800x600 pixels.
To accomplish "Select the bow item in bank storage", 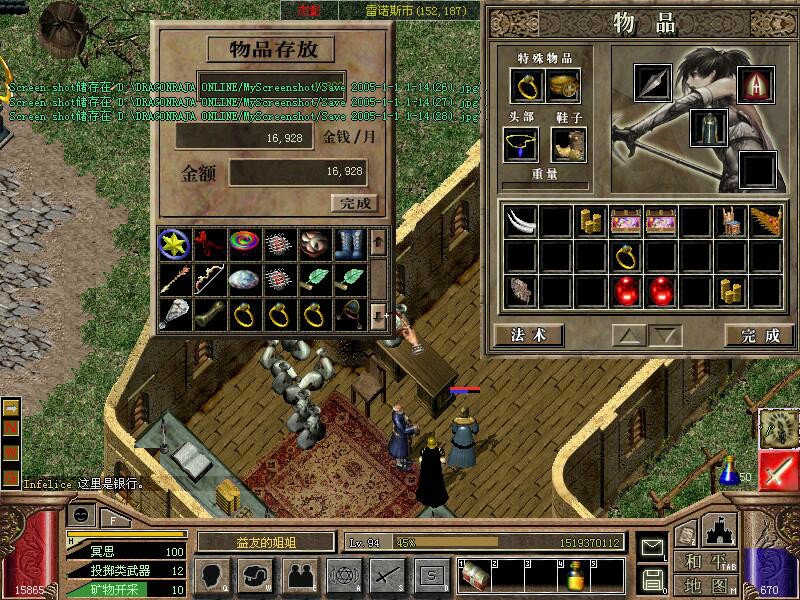I will 210,280.
